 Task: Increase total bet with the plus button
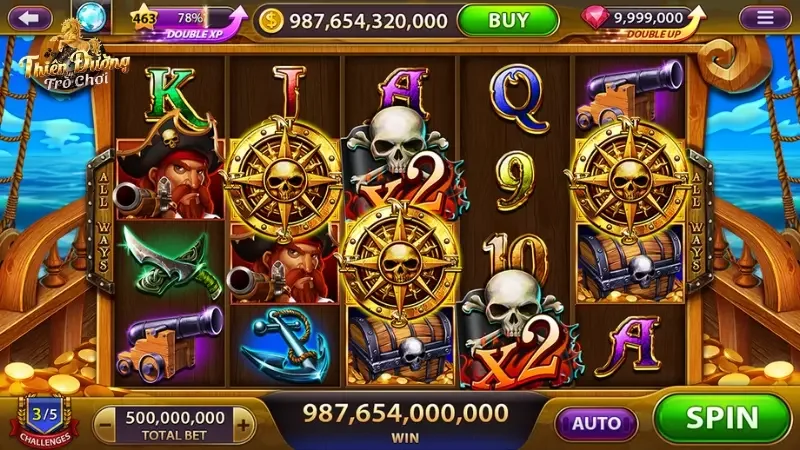point(241,424)
